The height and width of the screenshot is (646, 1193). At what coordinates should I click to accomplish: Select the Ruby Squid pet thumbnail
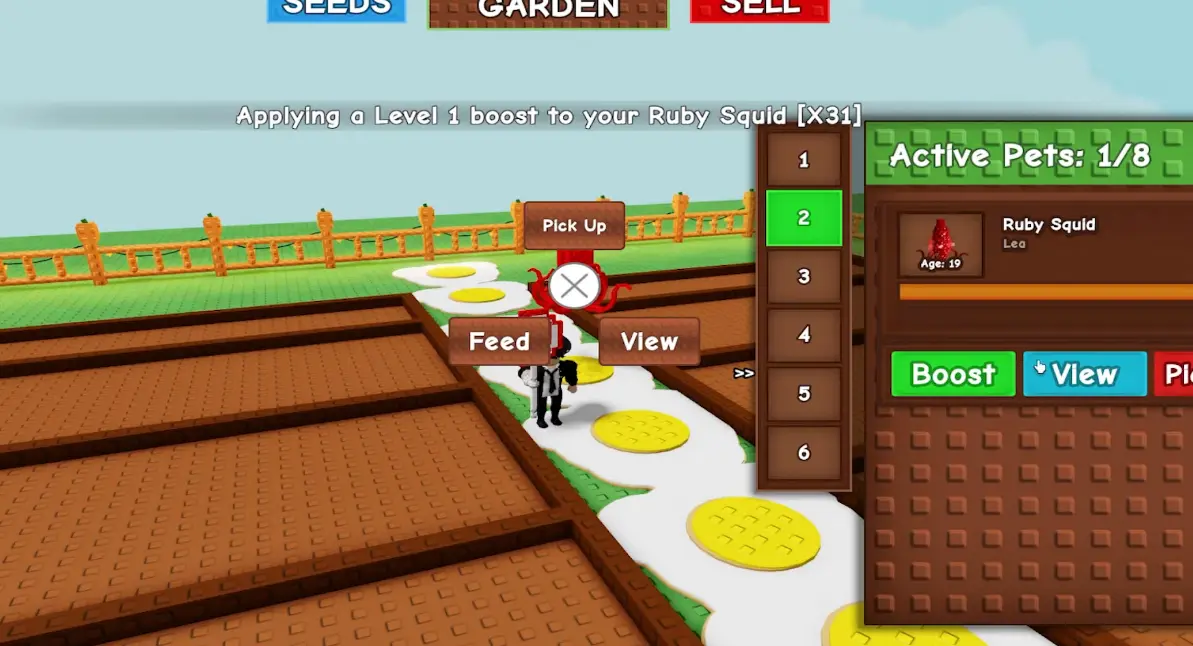tap(940, 244)
